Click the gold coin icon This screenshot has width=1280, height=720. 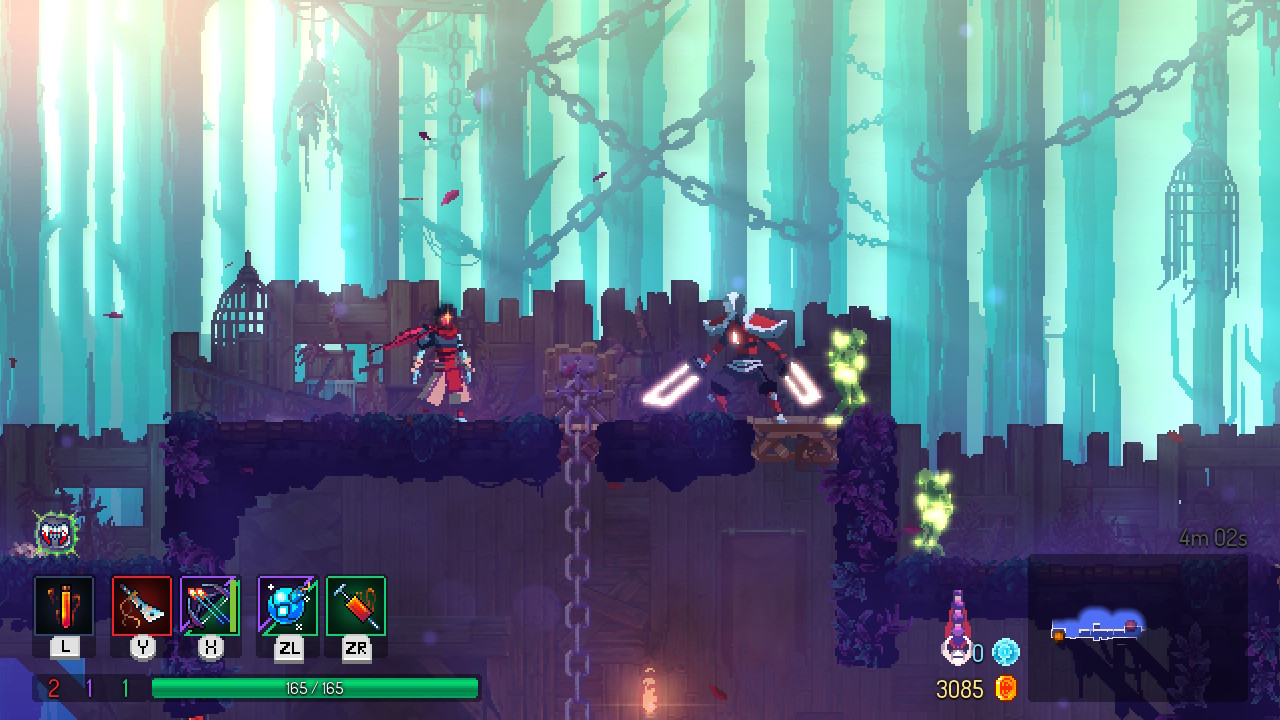(1006, 688)
